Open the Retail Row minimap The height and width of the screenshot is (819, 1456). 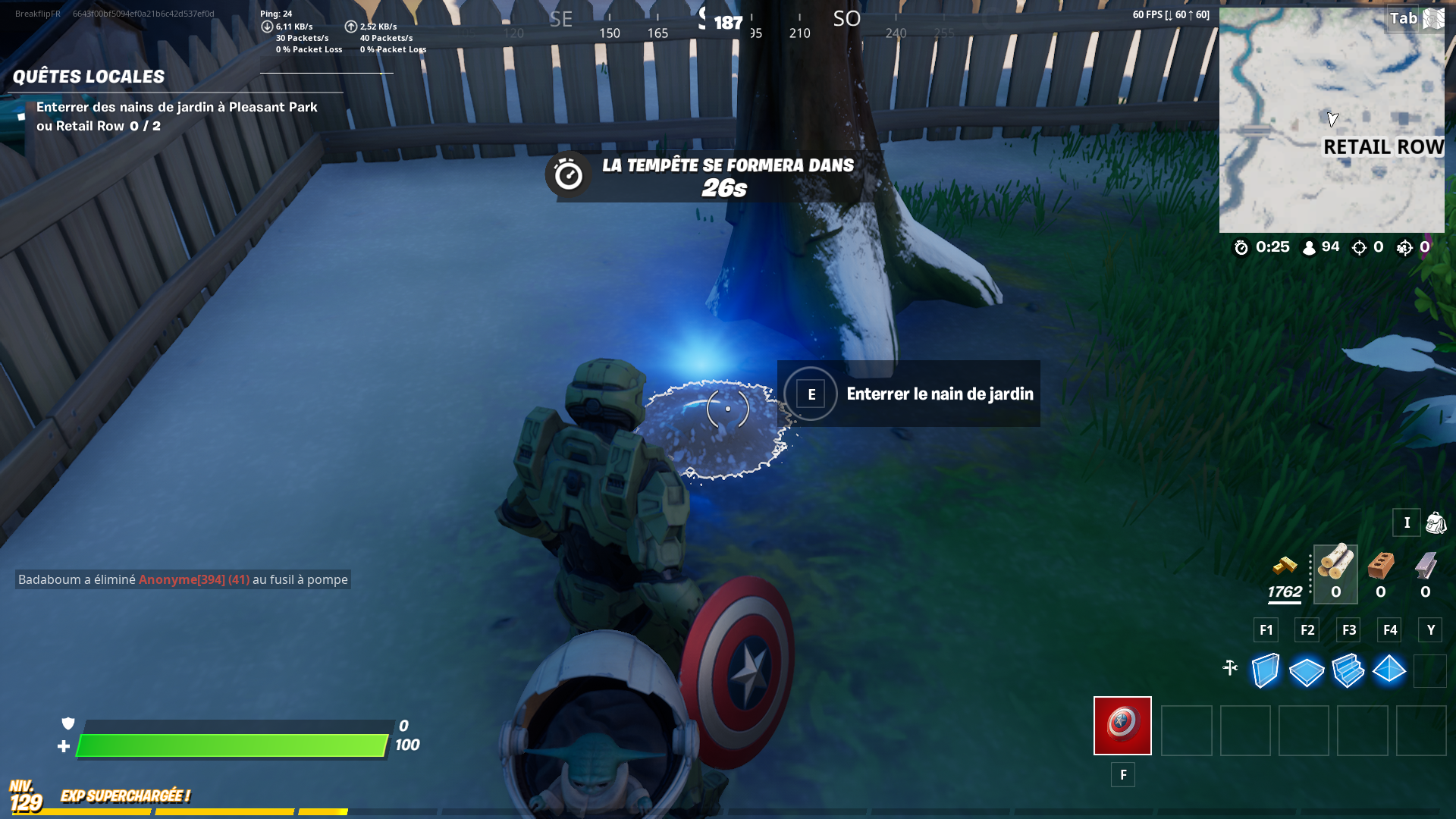[x=1332, y=119]
